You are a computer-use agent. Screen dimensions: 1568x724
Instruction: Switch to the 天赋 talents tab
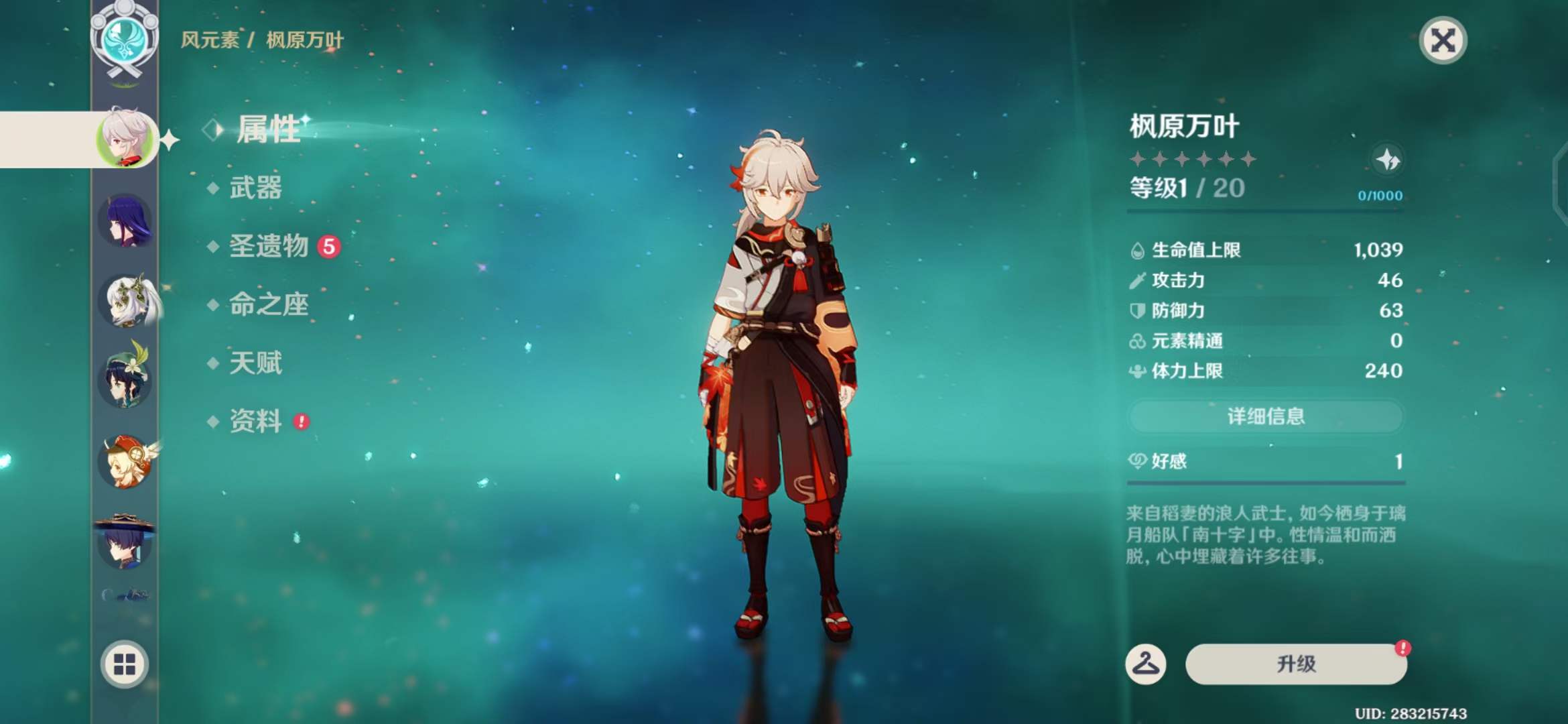pos(255,363)
